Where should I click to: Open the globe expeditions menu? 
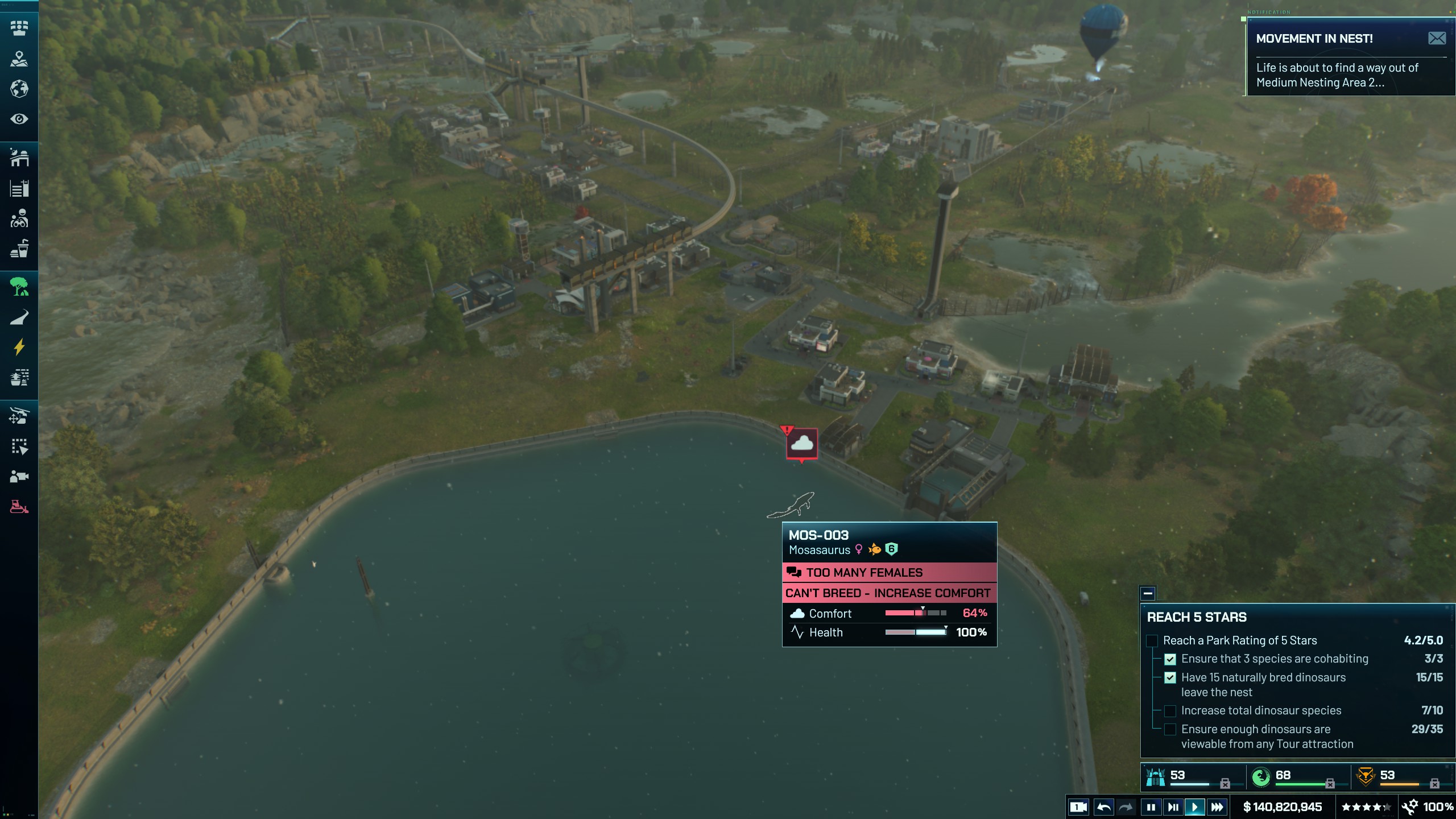19,89
